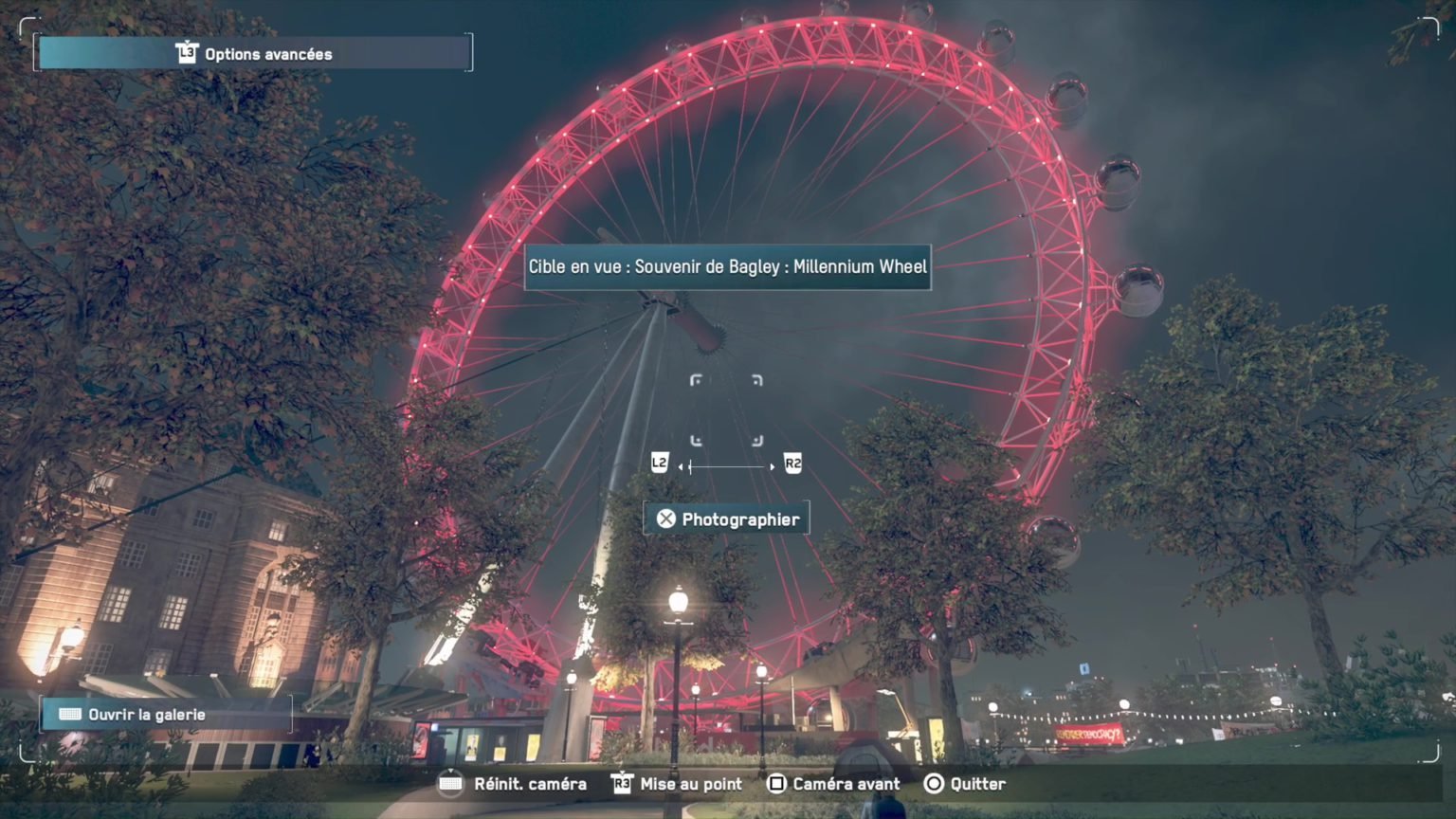
Task: Select the X Photographier button icon
Action: click(667, 518)
